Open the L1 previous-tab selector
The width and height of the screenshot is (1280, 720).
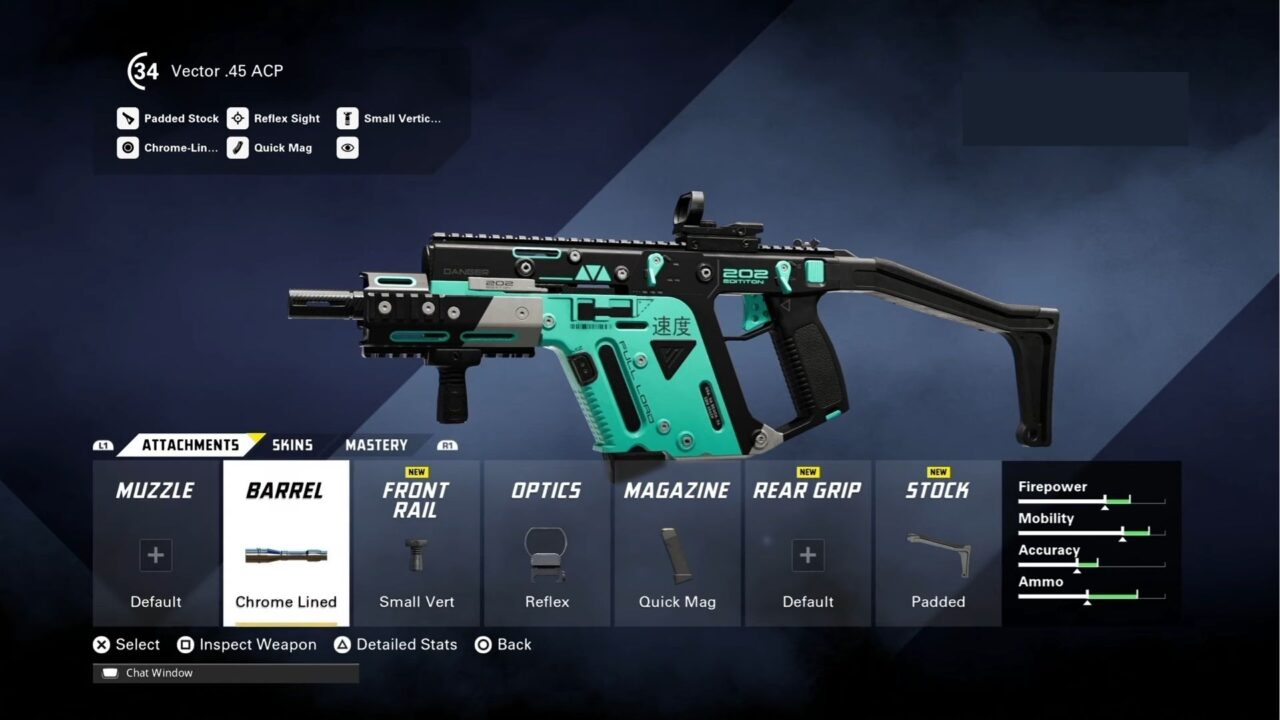[104, 445]
